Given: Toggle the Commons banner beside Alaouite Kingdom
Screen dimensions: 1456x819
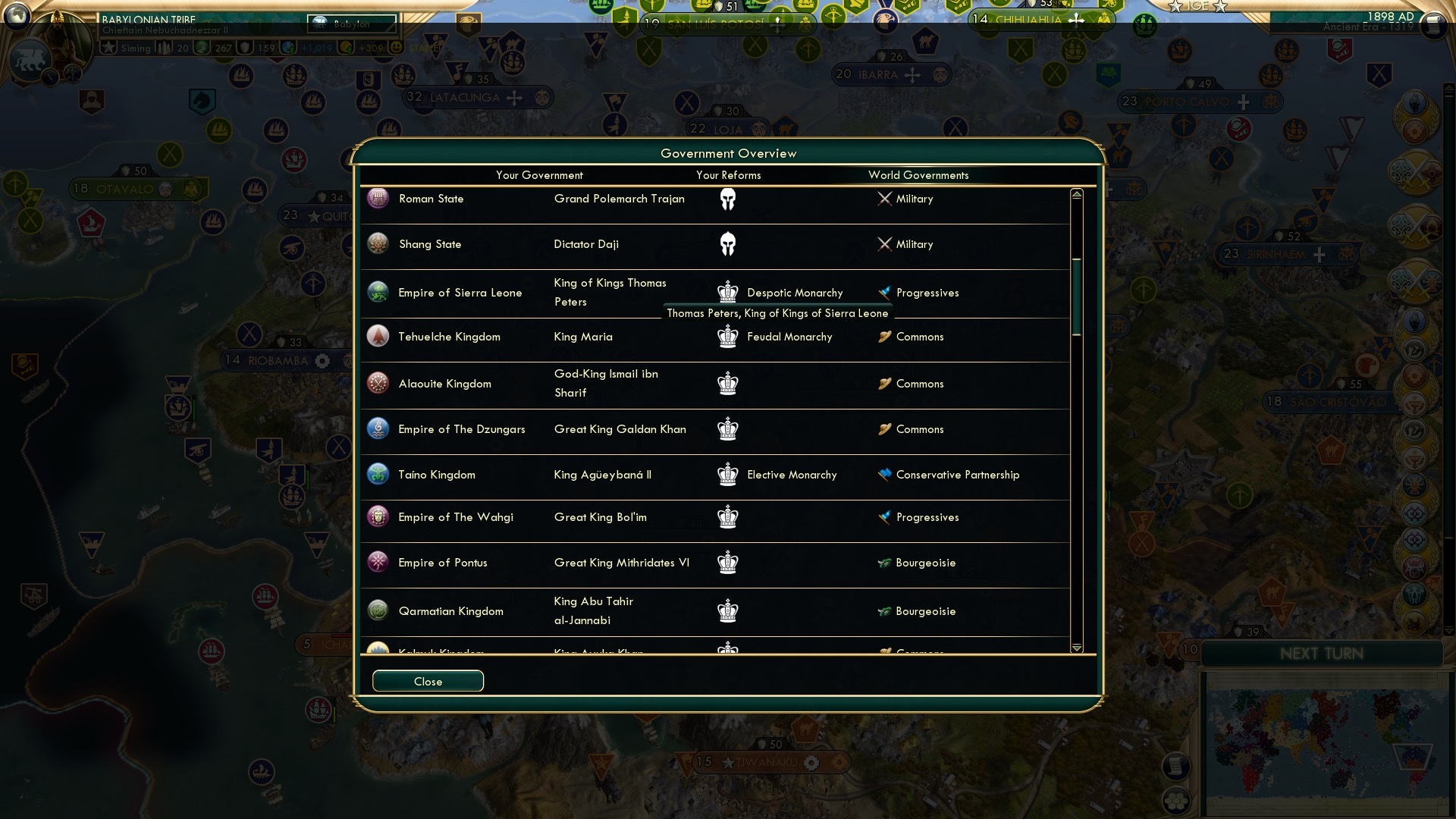Looking at the screenshot, I should pos(883,384).
